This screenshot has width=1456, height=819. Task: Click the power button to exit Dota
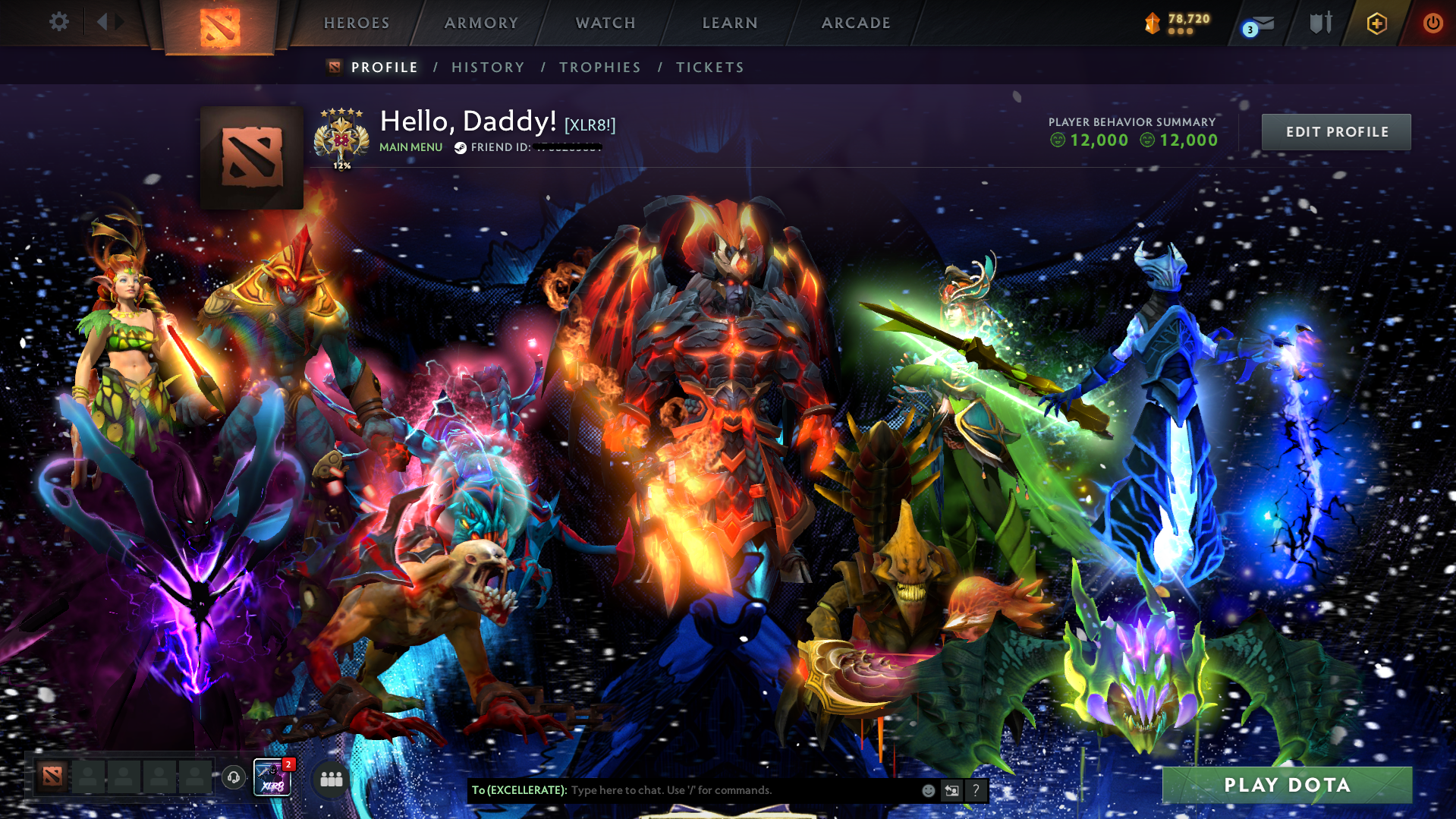(1432, 23)
